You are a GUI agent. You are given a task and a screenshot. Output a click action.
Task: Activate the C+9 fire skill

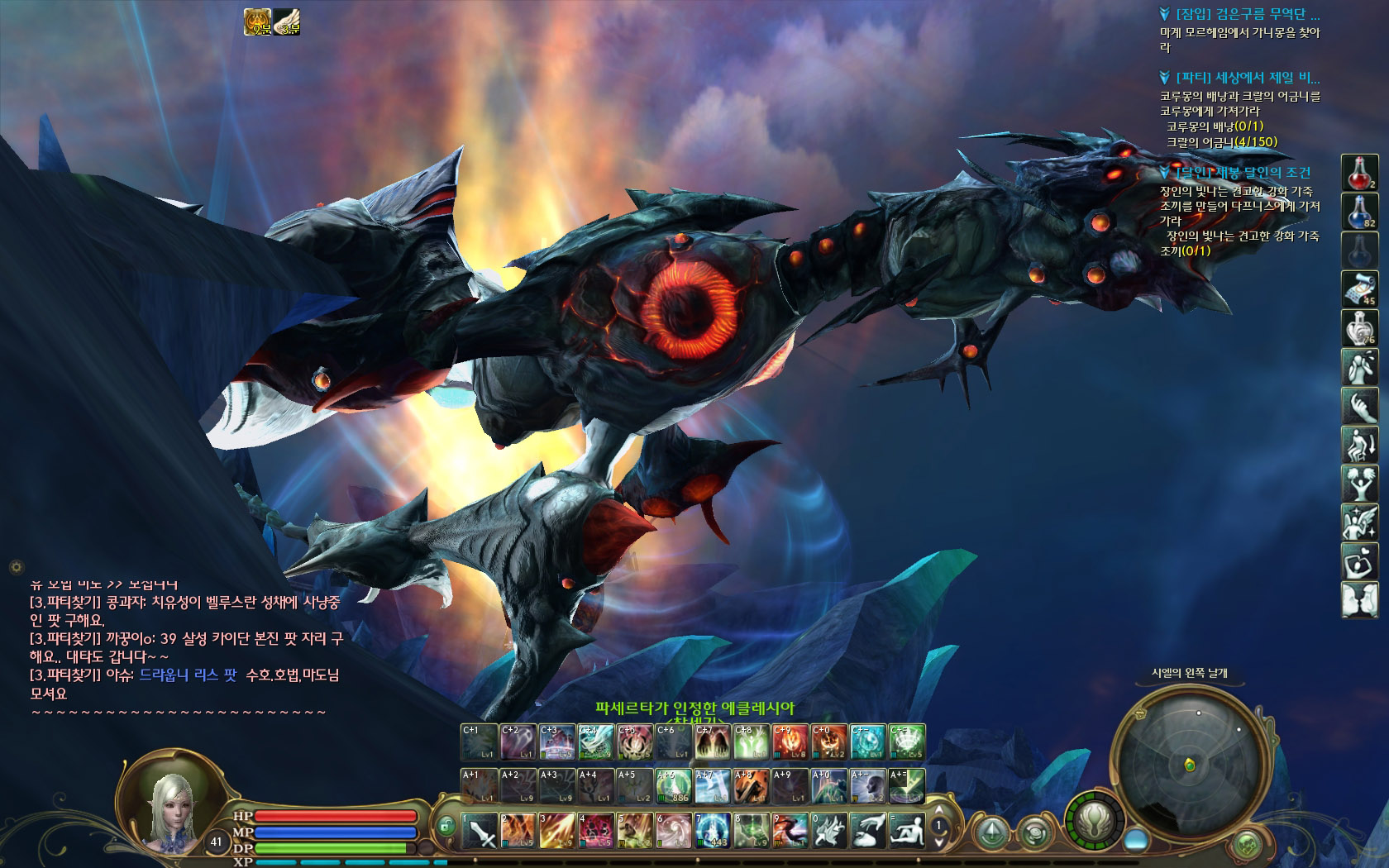click(x=790, y=742)
